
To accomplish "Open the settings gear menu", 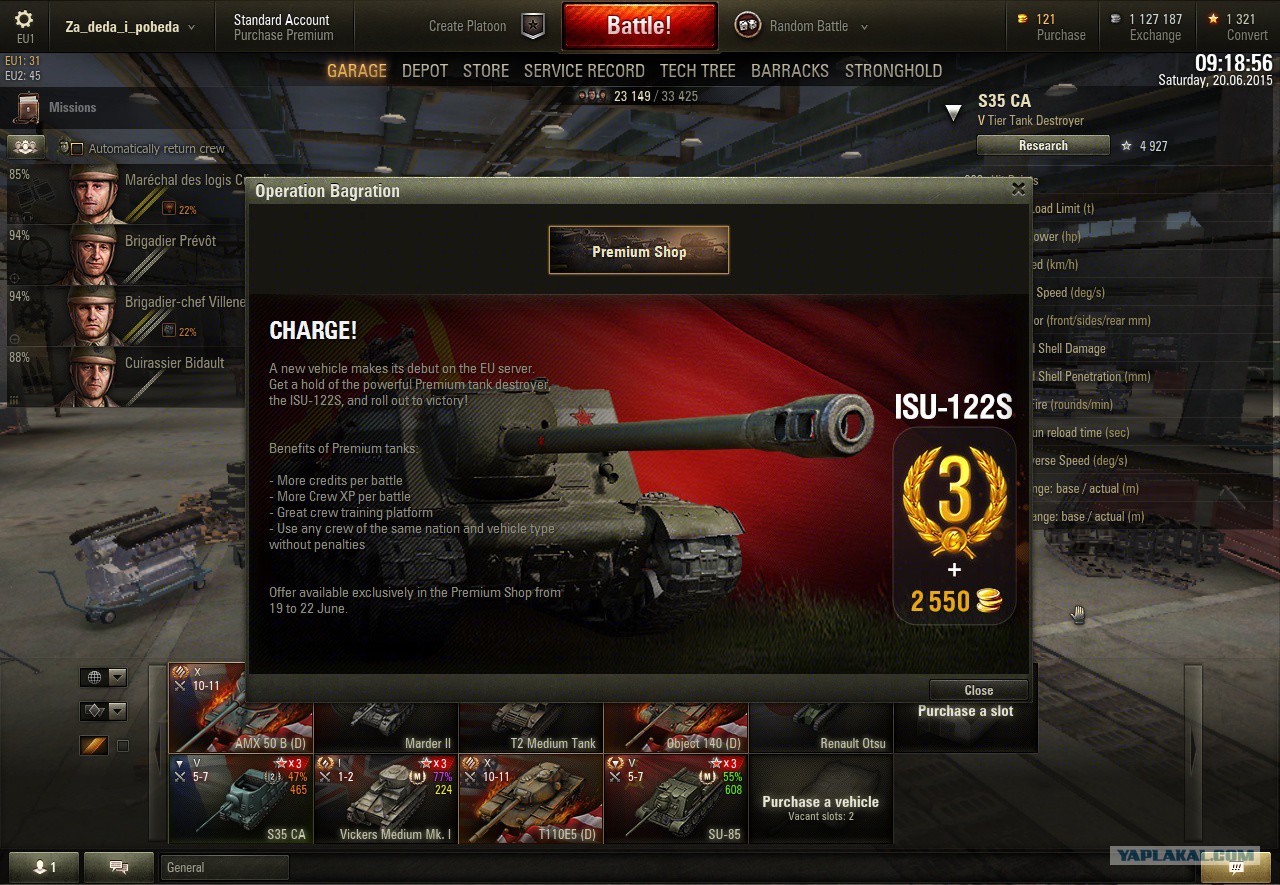I will (x=24, y=20).
